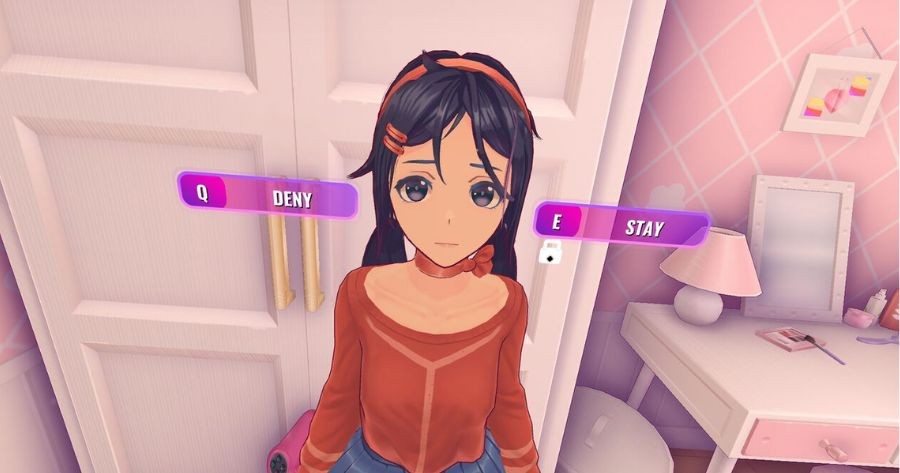This screenshot has height=473, width=900.
Task: Select the STAY dialogue option
Action: click(x=622, y=225)
